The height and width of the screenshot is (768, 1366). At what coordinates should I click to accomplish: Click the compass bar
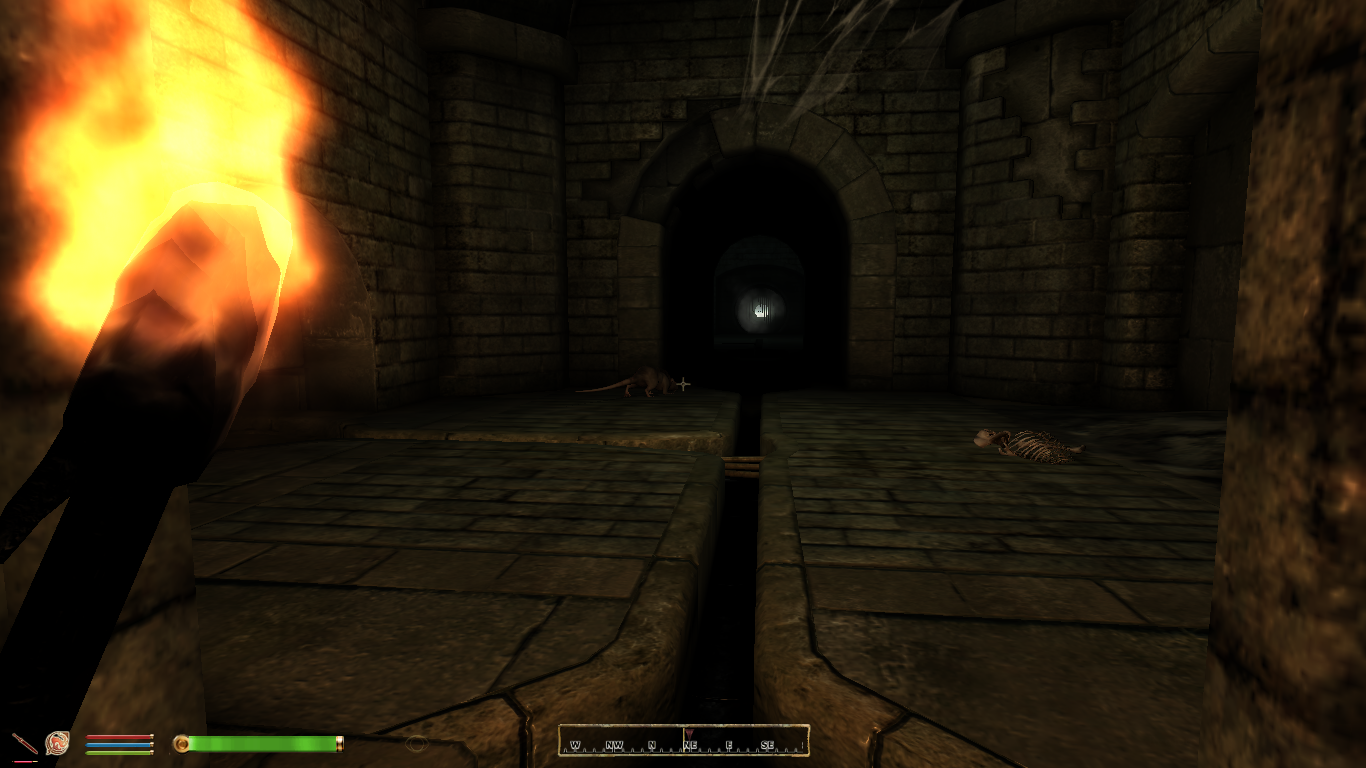[683, 741]
